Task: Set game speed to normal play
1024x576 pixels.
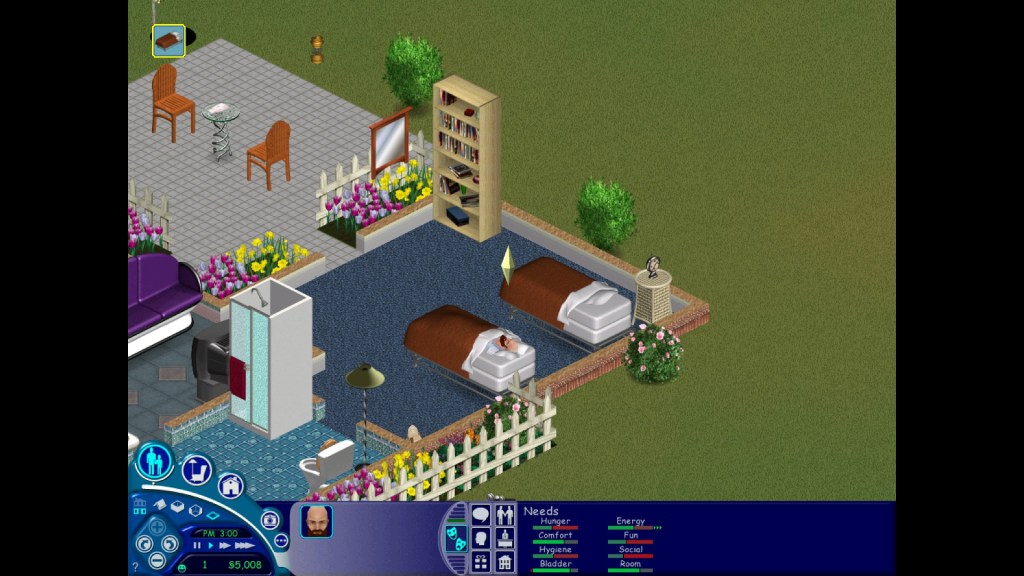Action: (x=211, y=546)
